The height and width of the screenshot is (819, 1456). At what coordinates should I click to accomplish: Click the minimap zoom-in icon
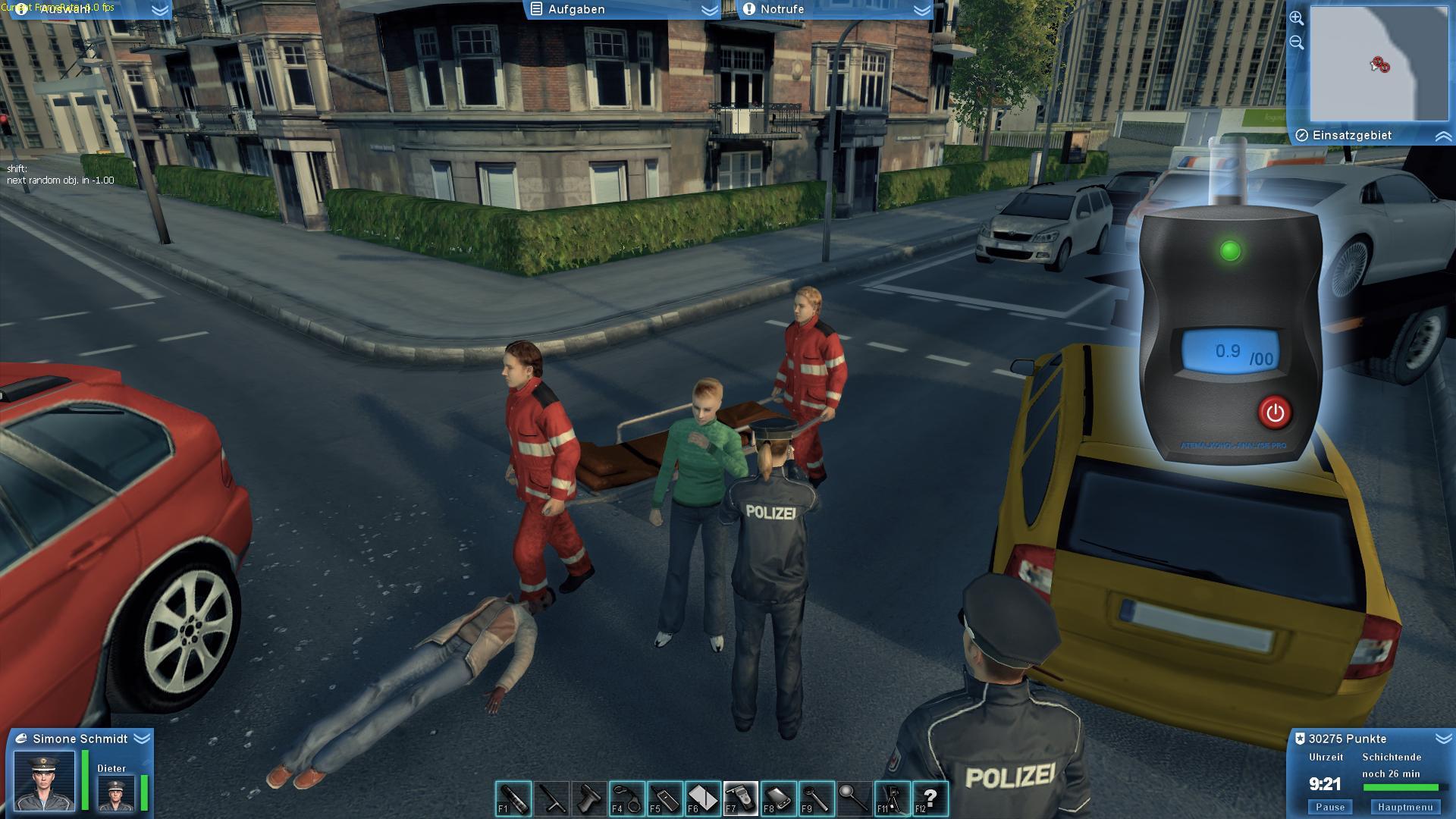coord(1297,19)
